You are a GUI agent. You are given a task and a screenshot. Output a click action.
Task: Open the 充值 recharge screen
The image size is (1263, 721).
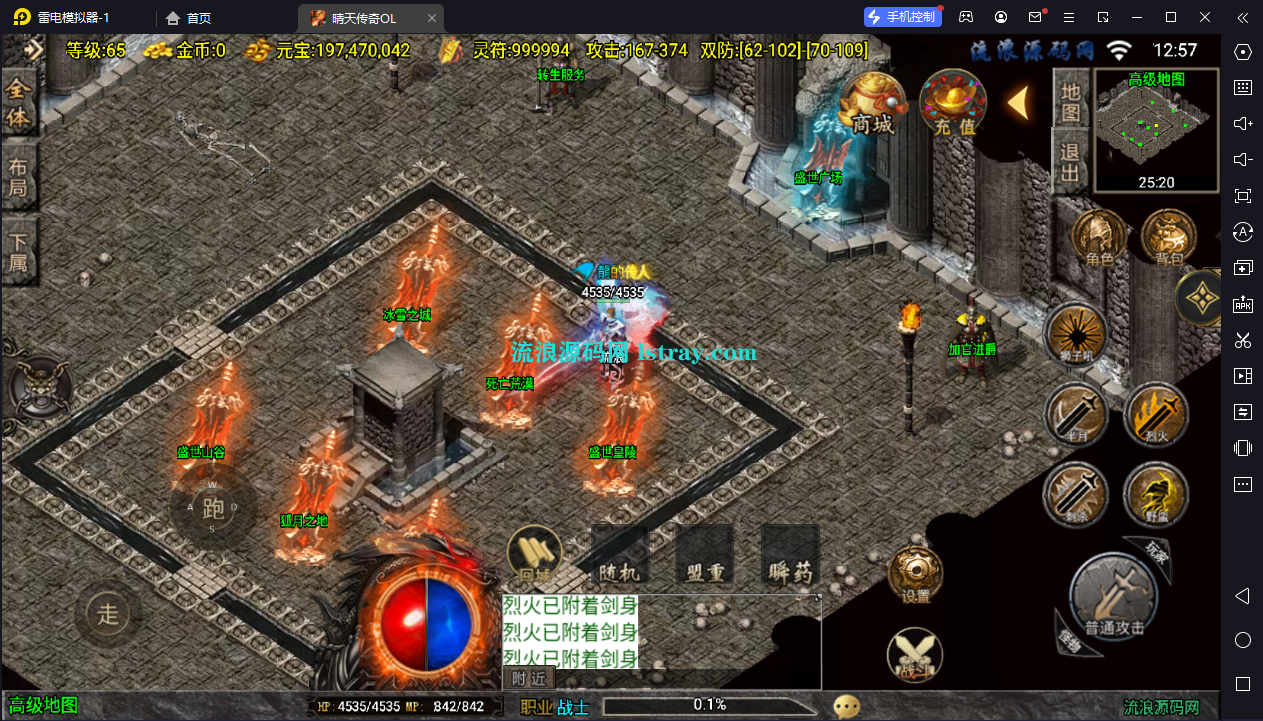952,103
